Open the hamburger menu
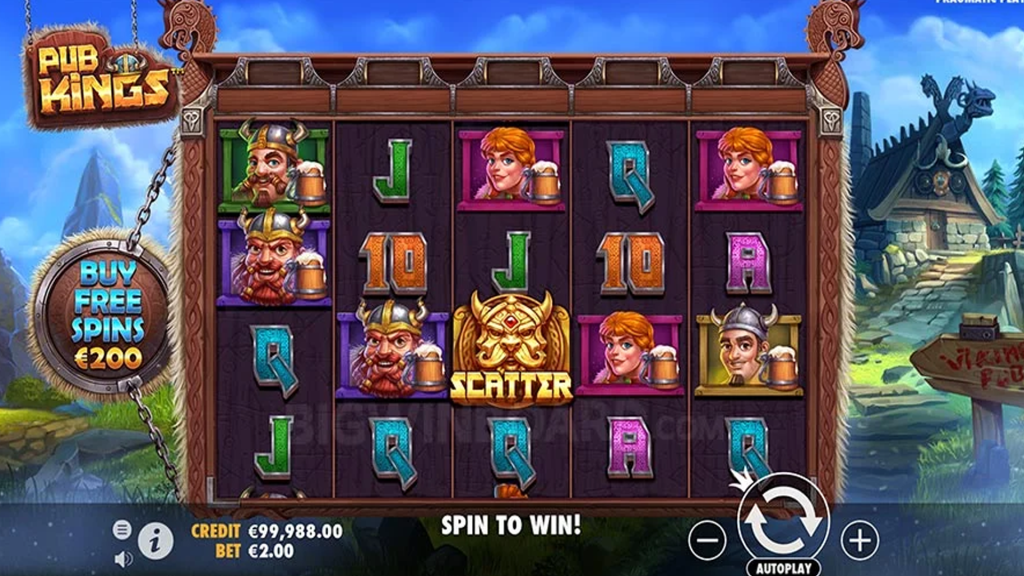This screenshot has height=576, width=1024. pos(123,529)
